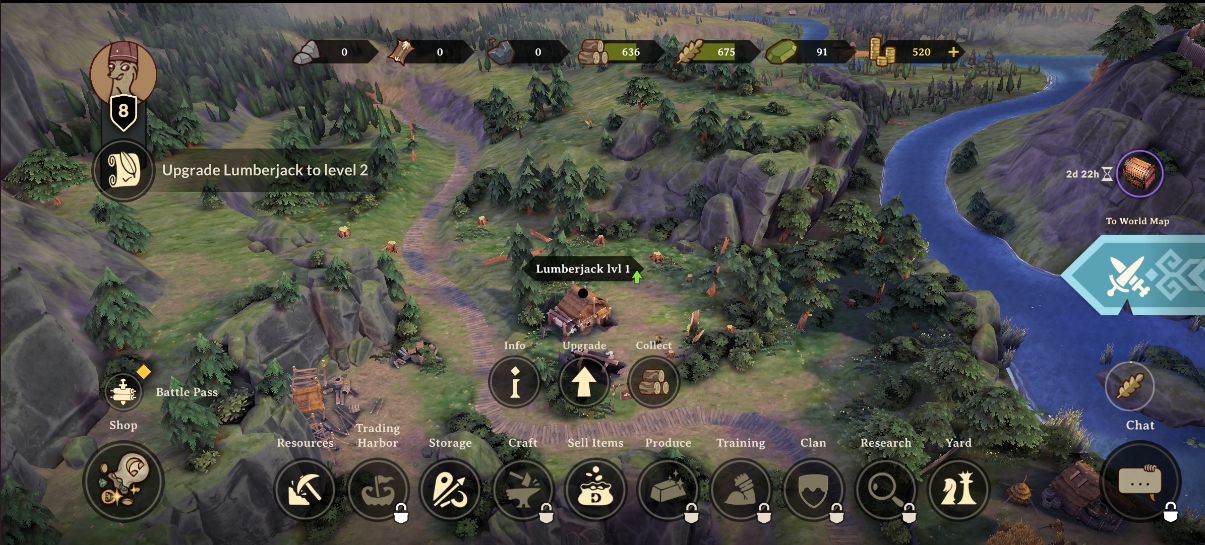Image resolution: width=1205 pixels, height=545 pixels.
Task: Add more gold coins with plus button
Action: pos(953,52)
